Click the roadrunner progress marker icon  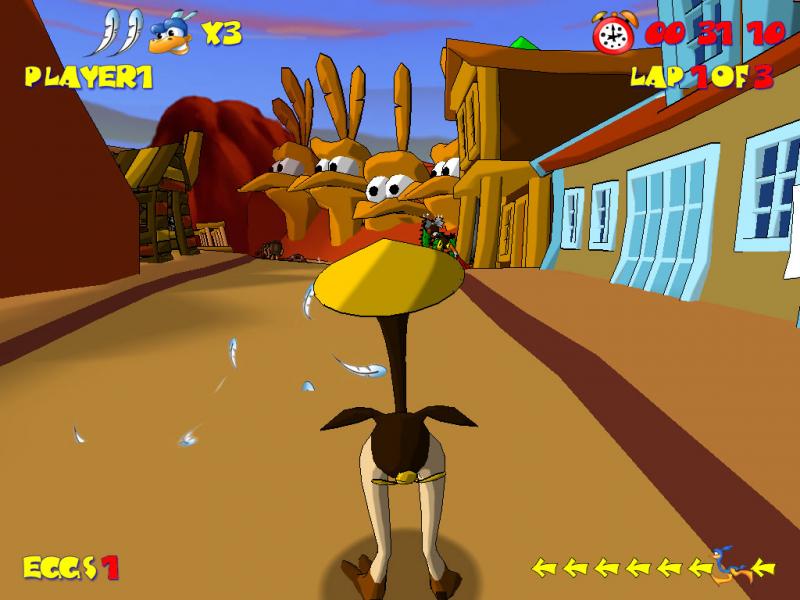[x=733, y=564]
